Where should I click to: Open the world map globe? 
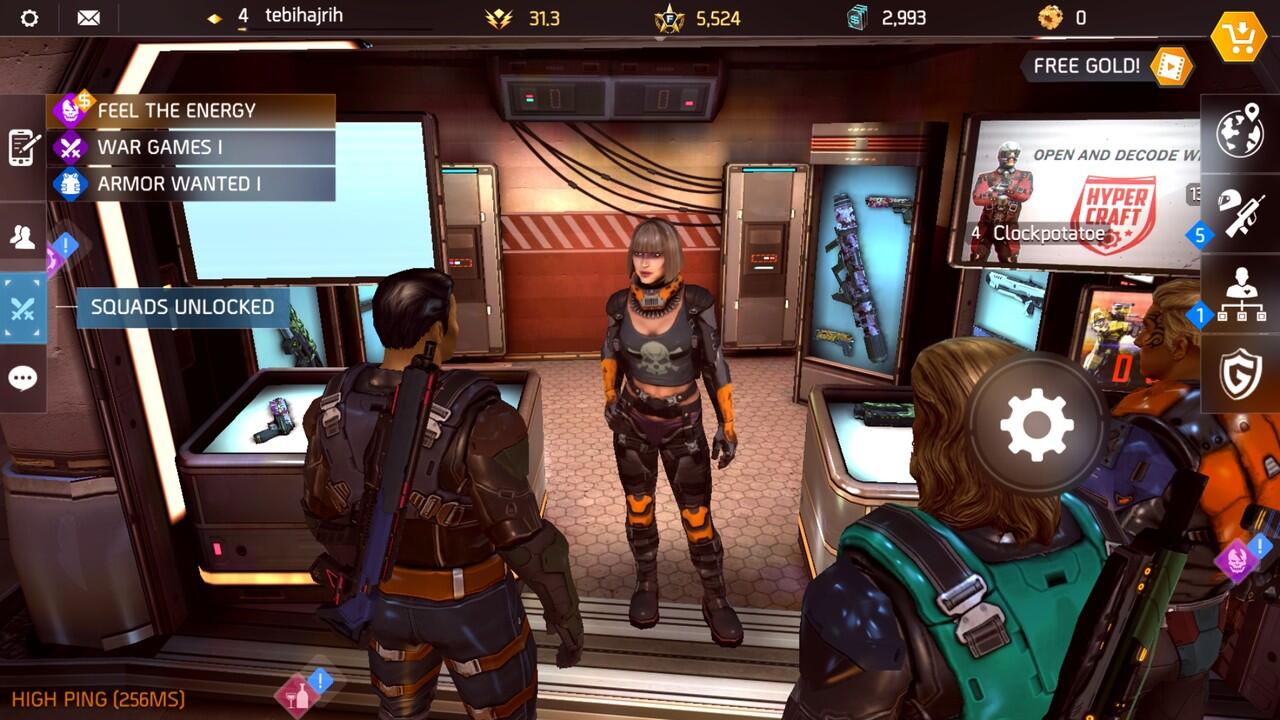(x=1240, y=130)
